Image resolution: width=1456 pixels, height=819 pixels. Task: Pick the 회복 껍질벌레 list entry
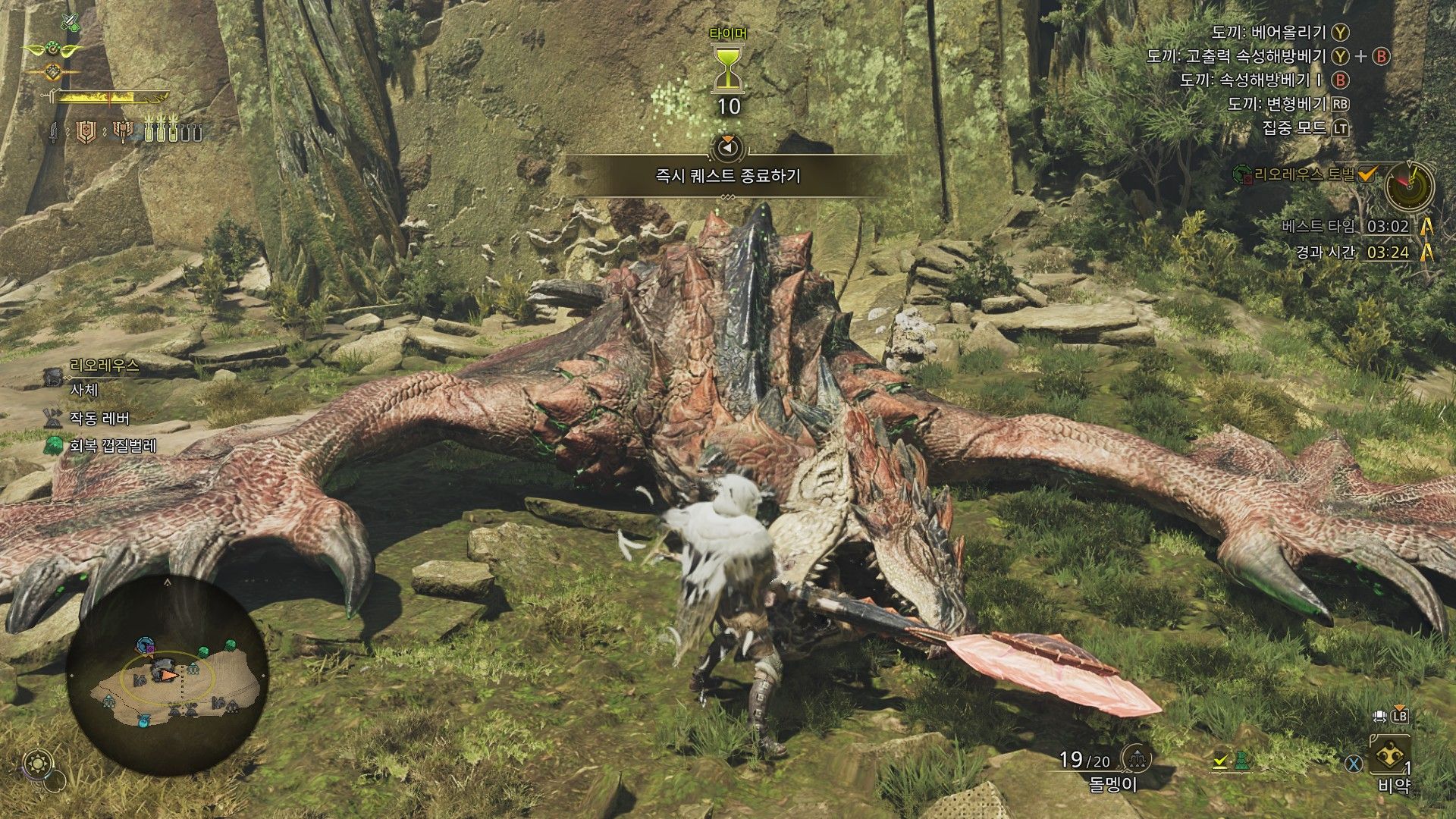click(x=111, y=446)
